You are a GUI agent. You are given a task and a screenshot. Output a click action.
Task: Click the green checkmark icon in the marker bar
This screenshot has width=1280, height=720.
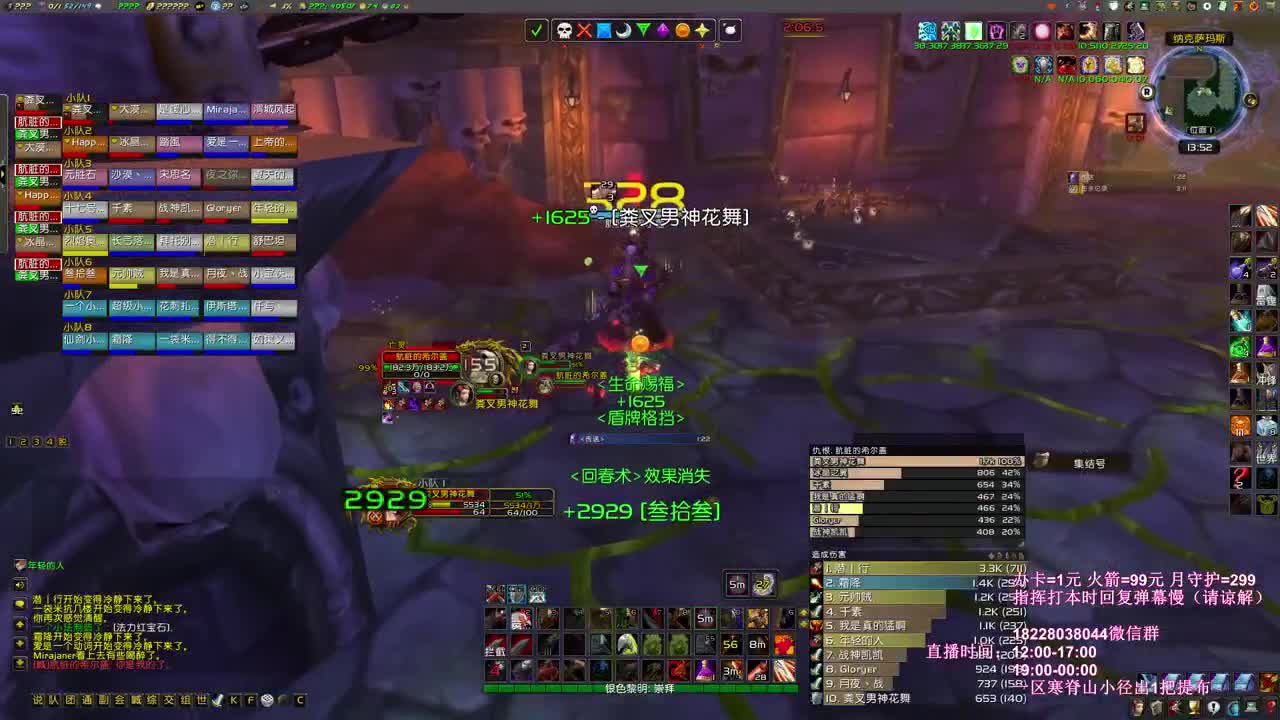click(536, 31)
